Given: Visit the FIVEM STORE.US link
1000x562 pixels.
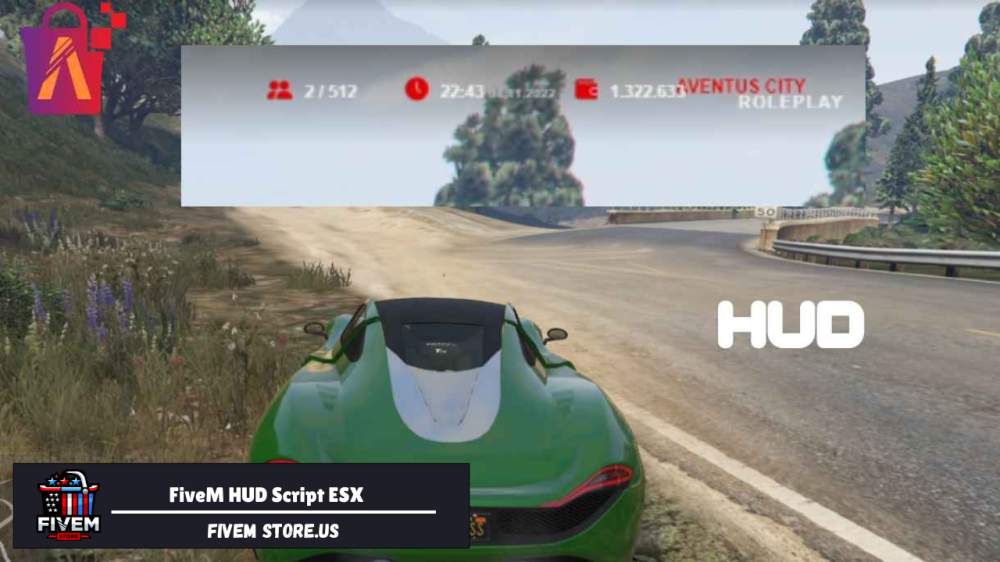Looking at the screenshot, I should tap(273, 531).
